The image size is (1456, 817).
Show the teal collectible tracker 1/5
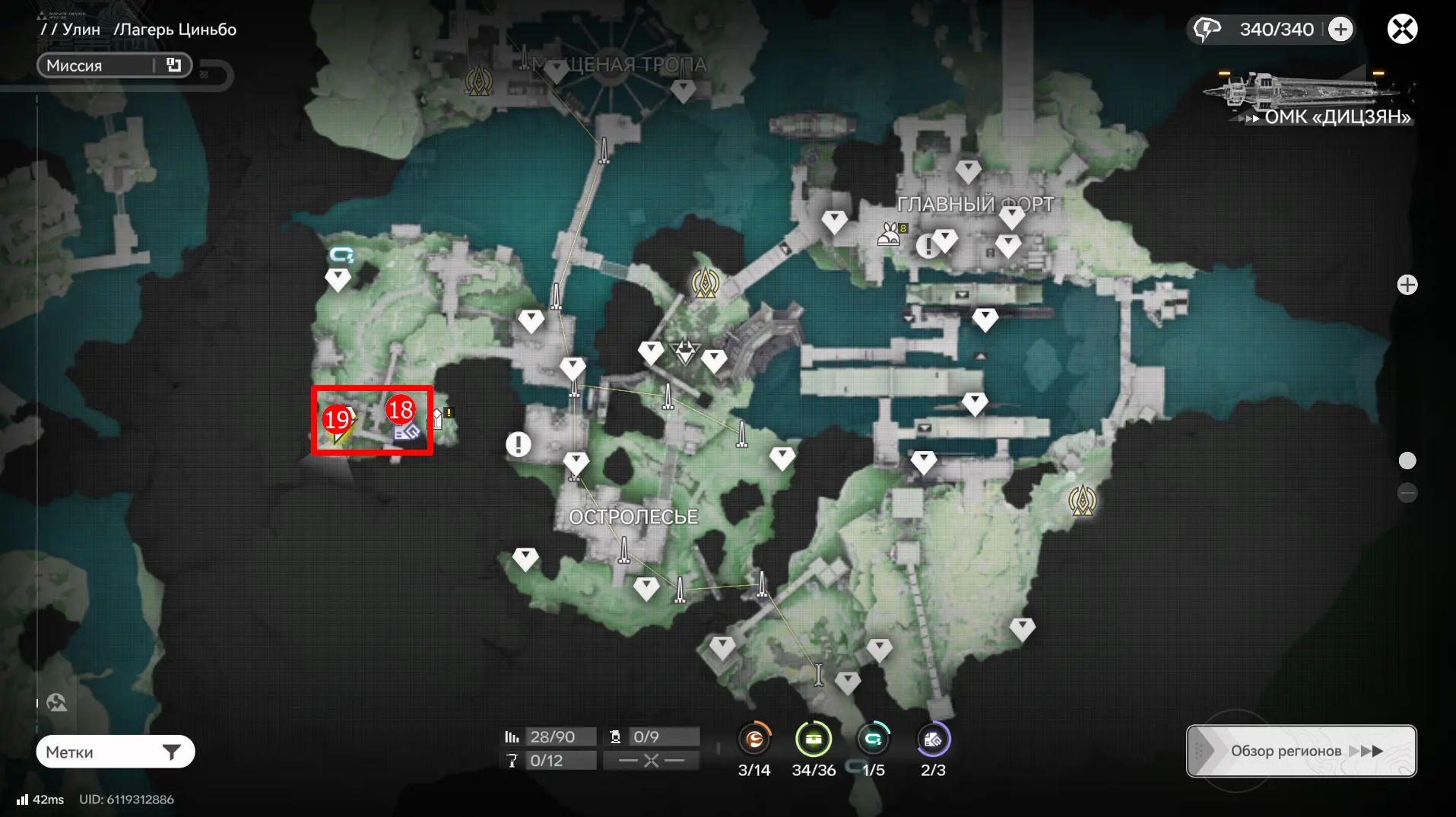tap(873, 739)
